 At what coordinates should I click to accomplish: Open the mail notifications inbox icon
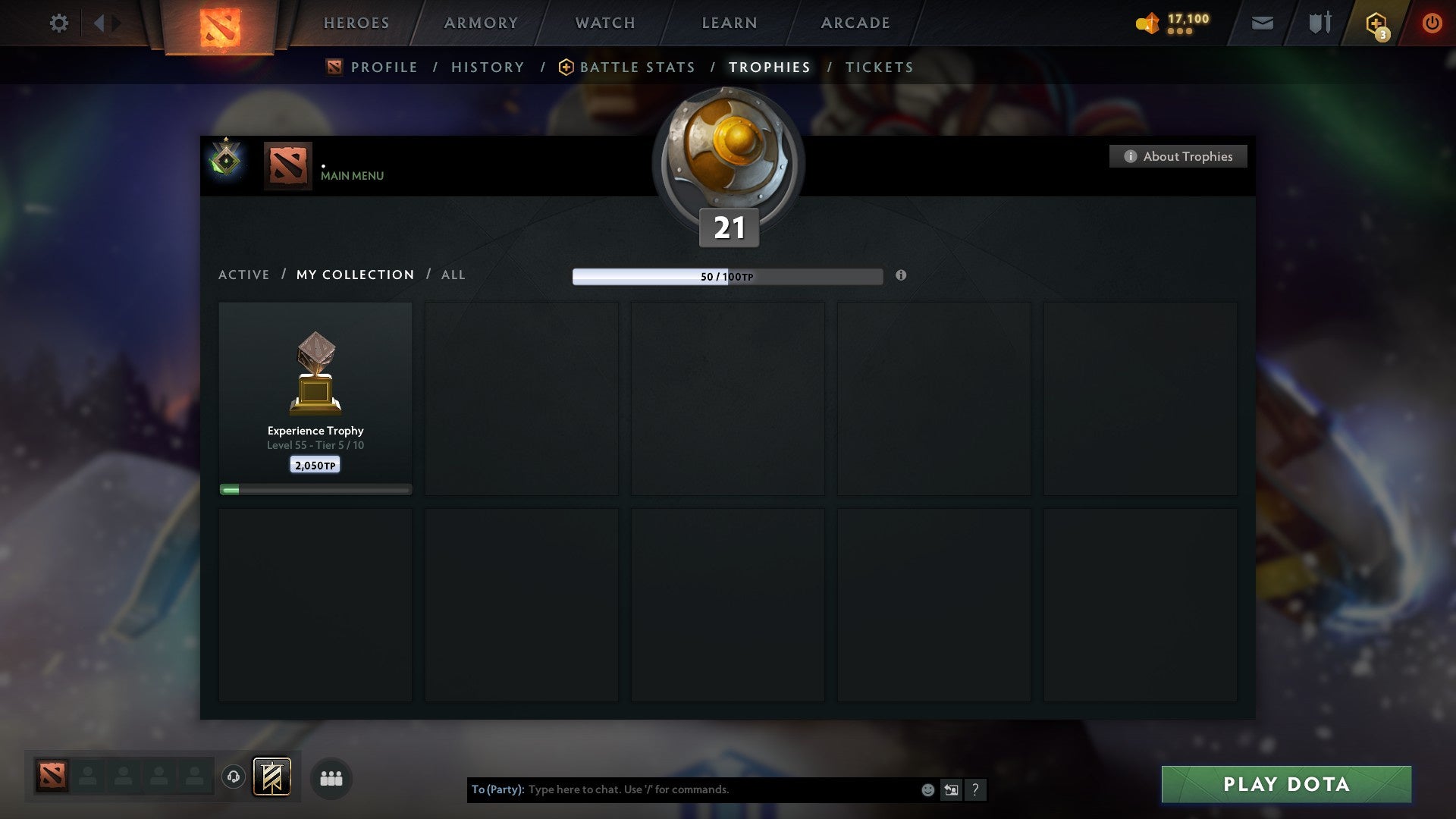1261,23
